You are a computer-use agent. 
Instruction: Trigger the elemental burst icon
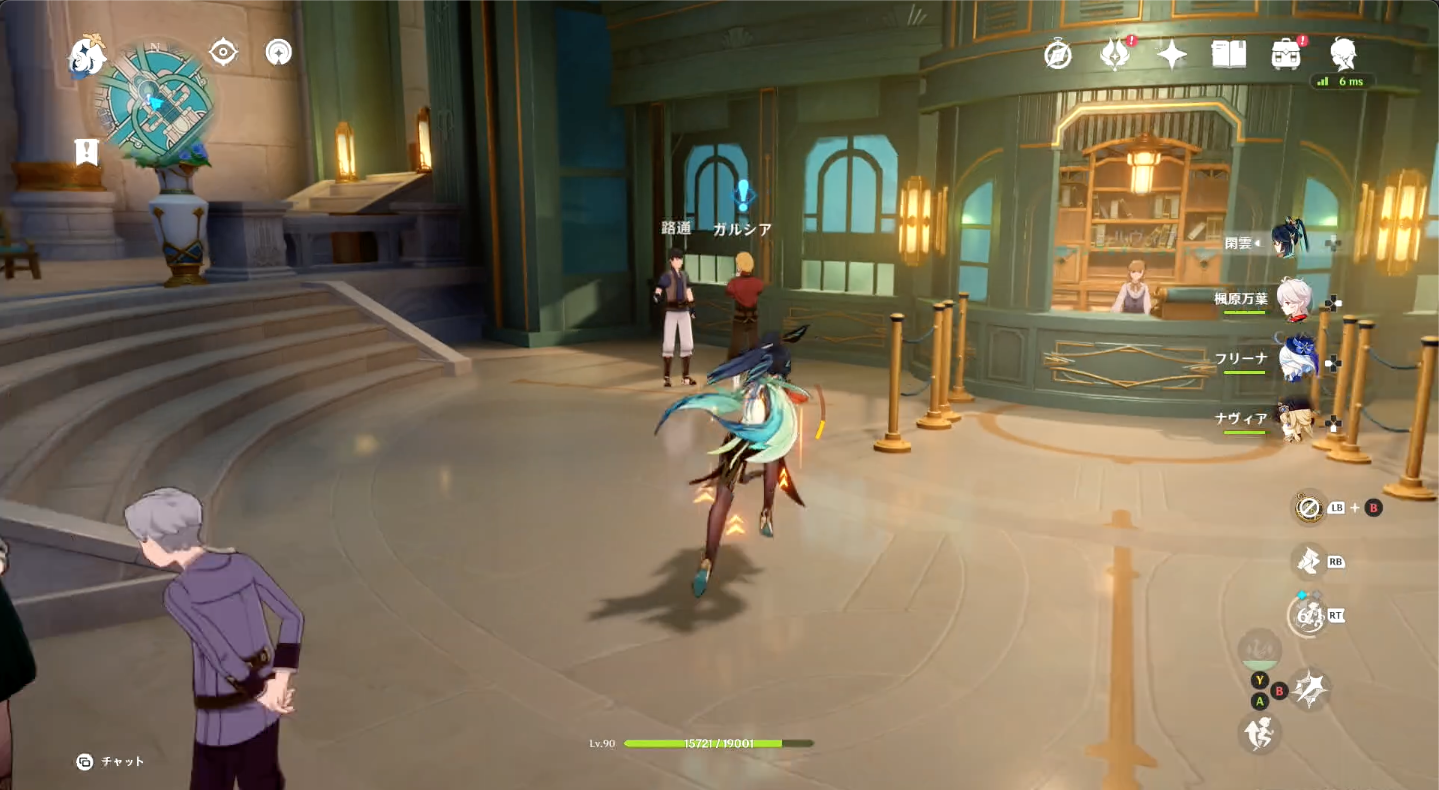1307,618
